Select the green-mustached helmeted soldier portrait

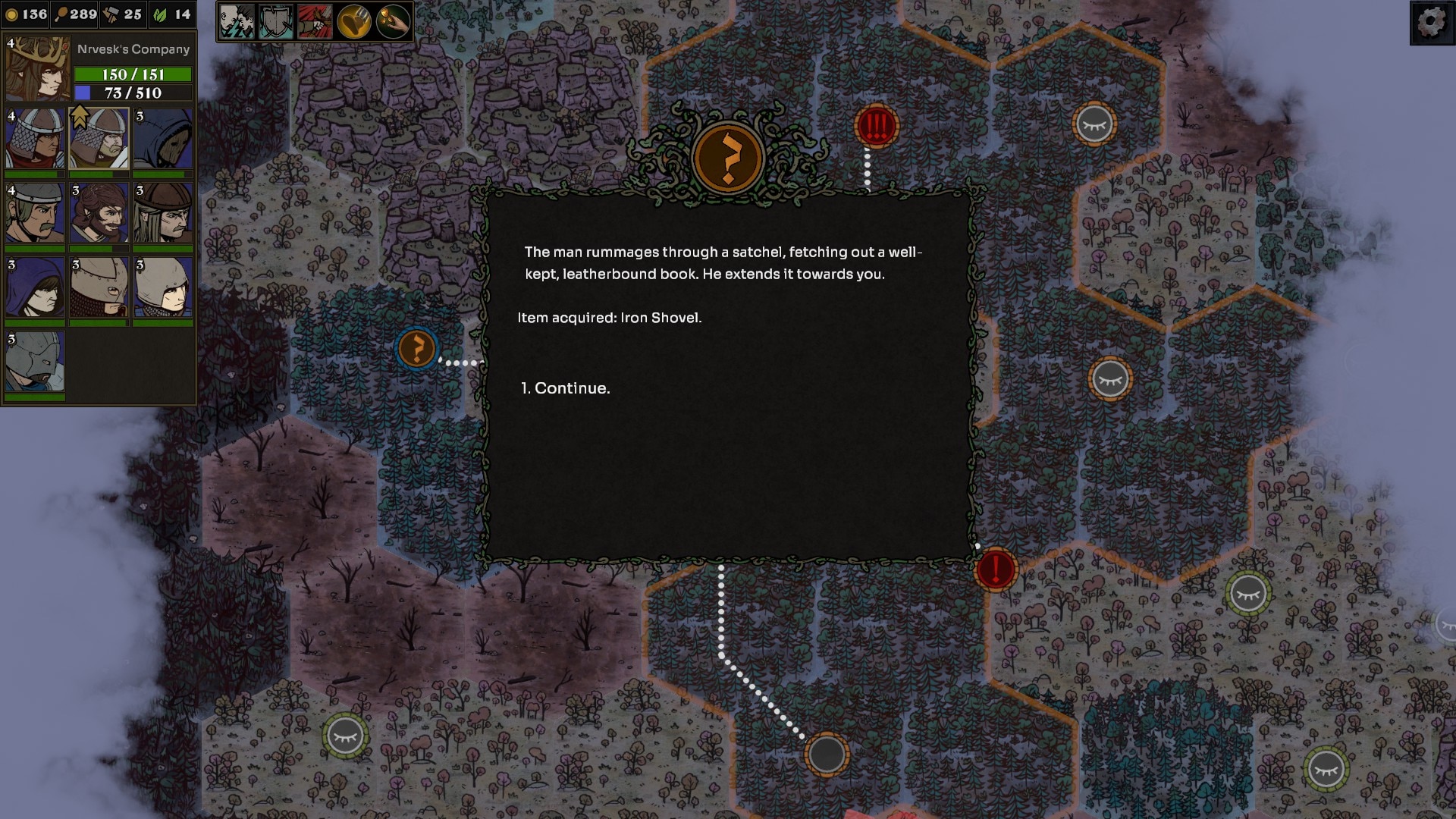pos(35,213)
